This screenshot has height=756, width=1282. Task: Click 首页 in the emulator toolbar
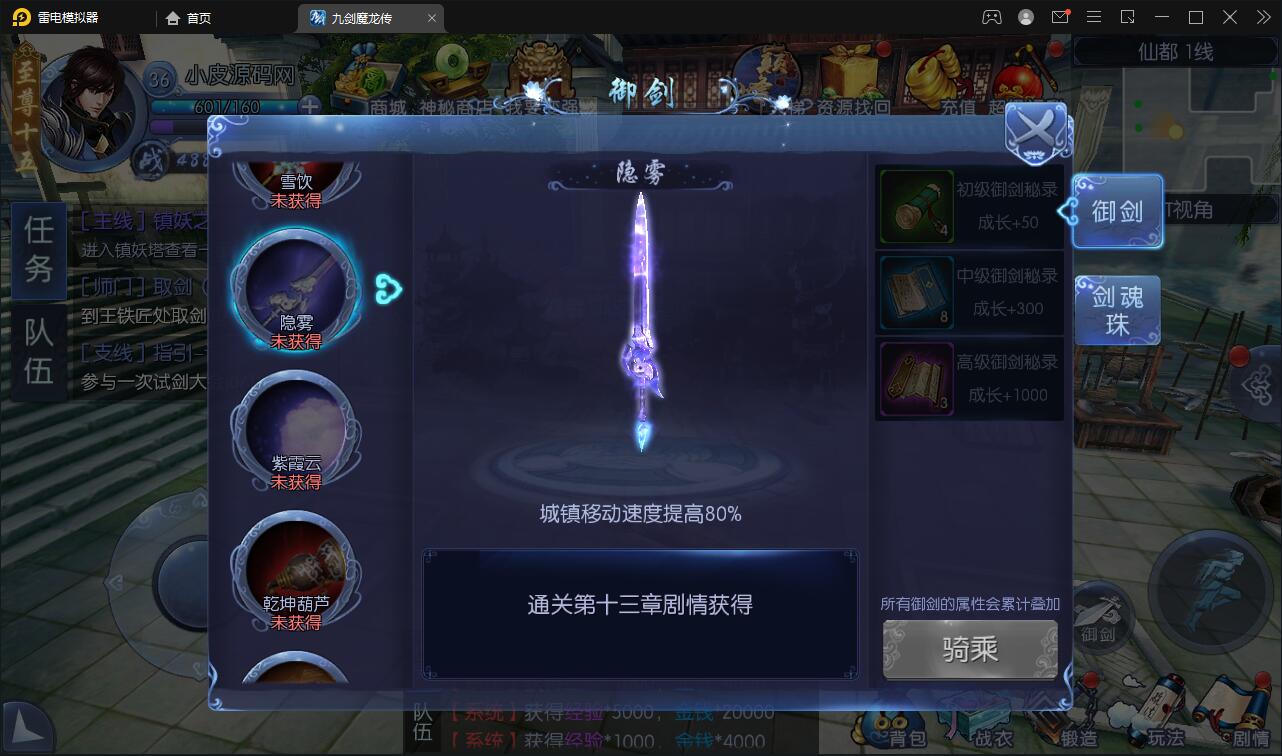(188, 16)
